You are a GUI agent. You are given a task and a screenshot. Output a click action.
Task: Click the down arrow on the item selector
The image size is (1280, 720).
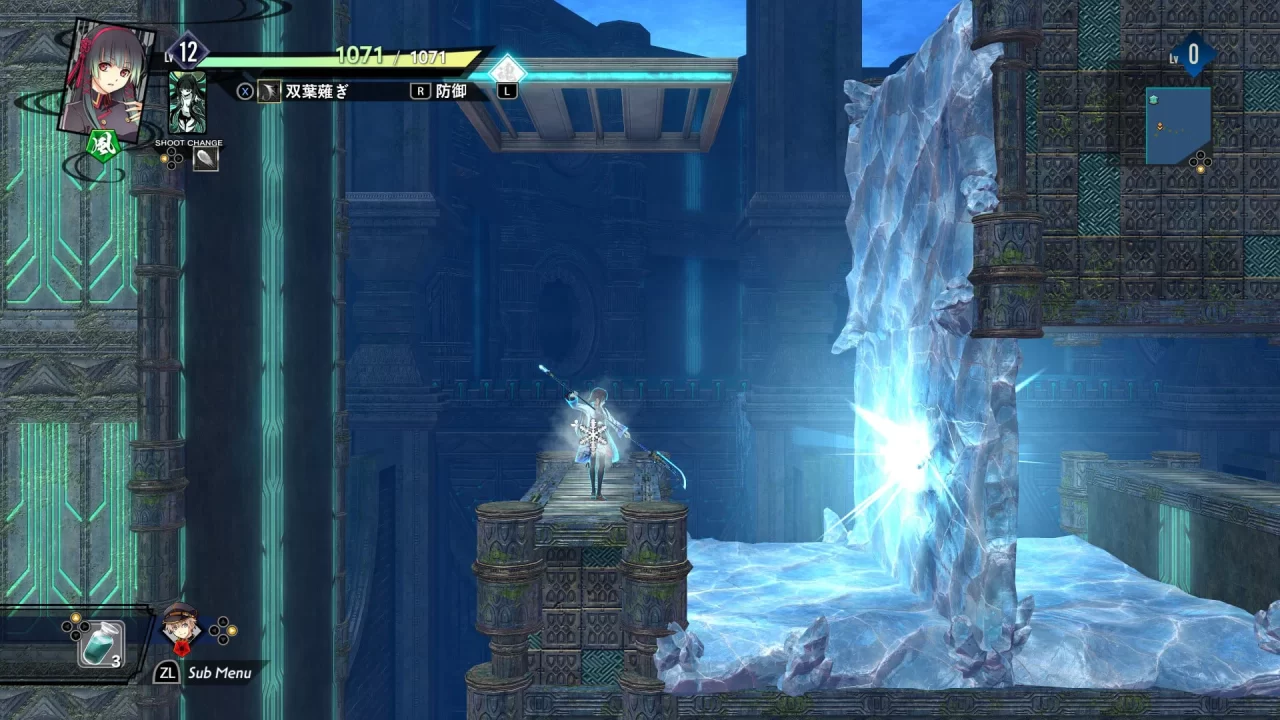(75, 636)
